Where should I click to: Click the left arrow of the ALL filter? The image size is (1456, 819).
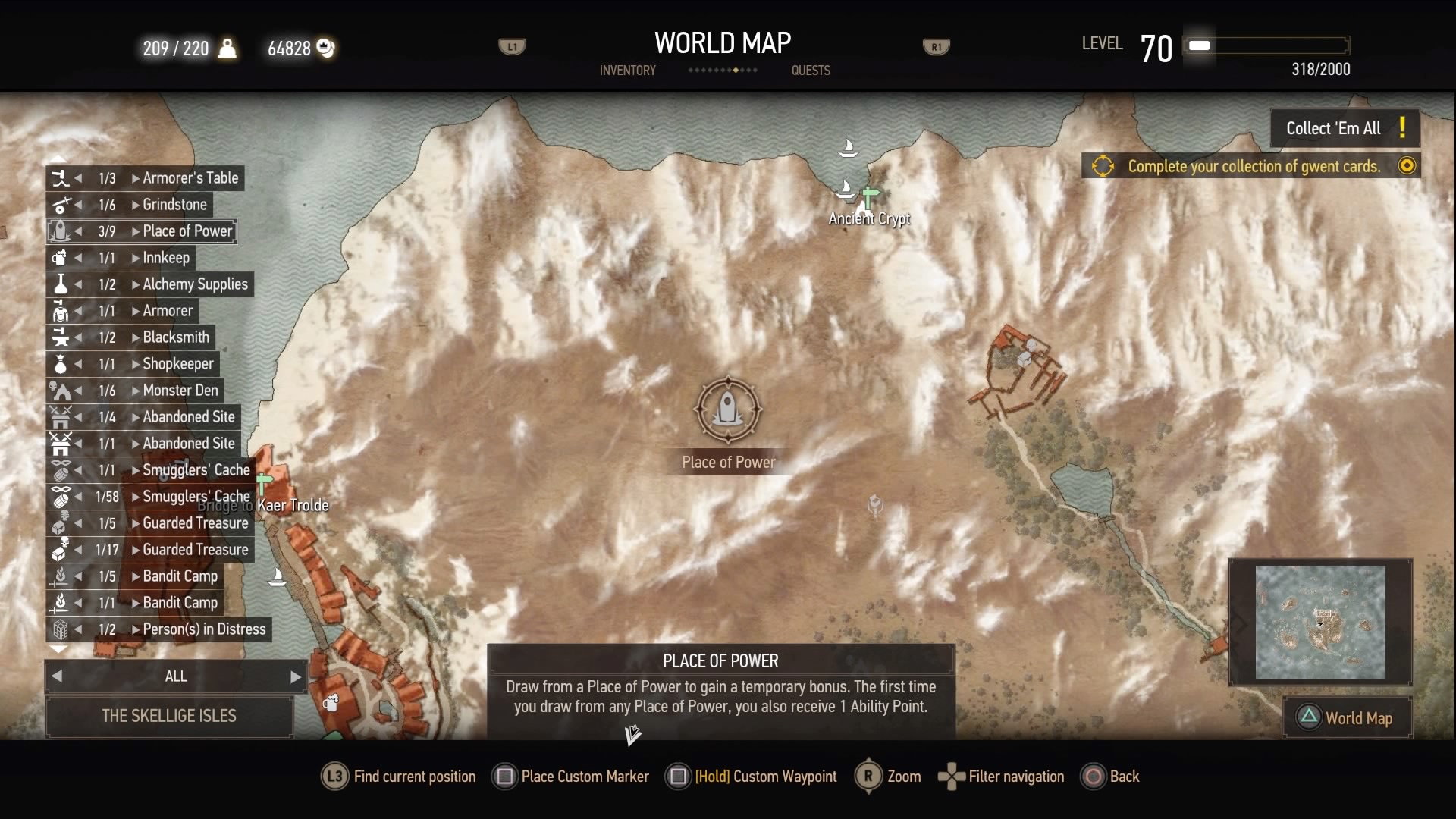point(57,676)
